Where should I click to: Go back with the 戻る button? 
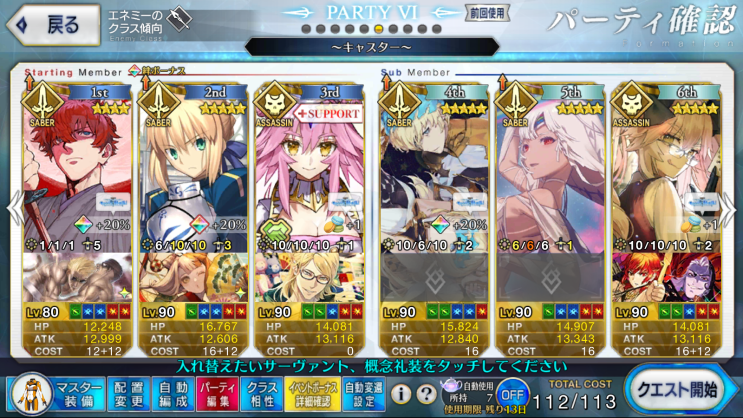[x=52, y=25]
